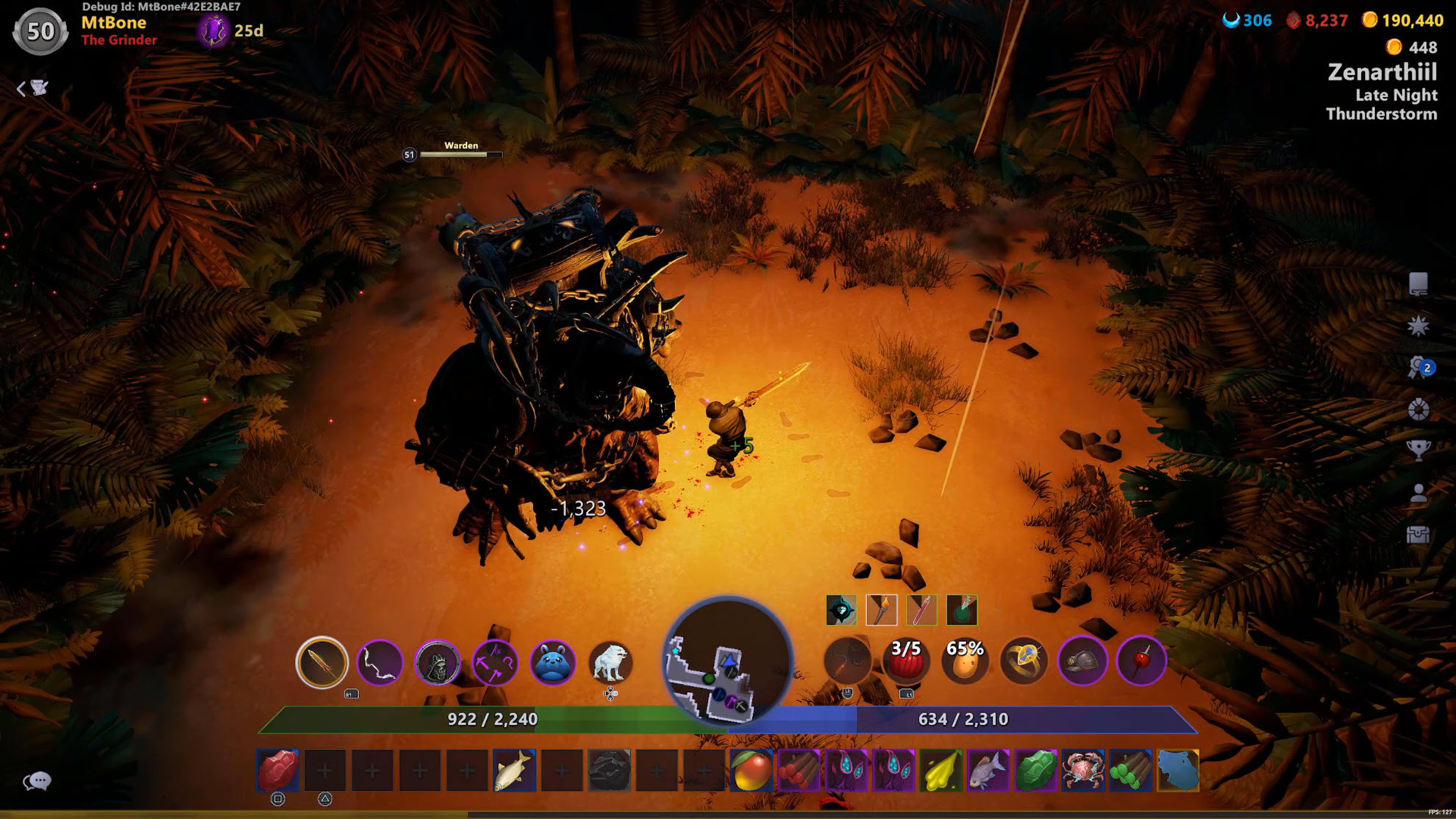Screen dimensions: 1456x819
Task: Choose the red ore hotbar slot
Action: click(278, 770)
